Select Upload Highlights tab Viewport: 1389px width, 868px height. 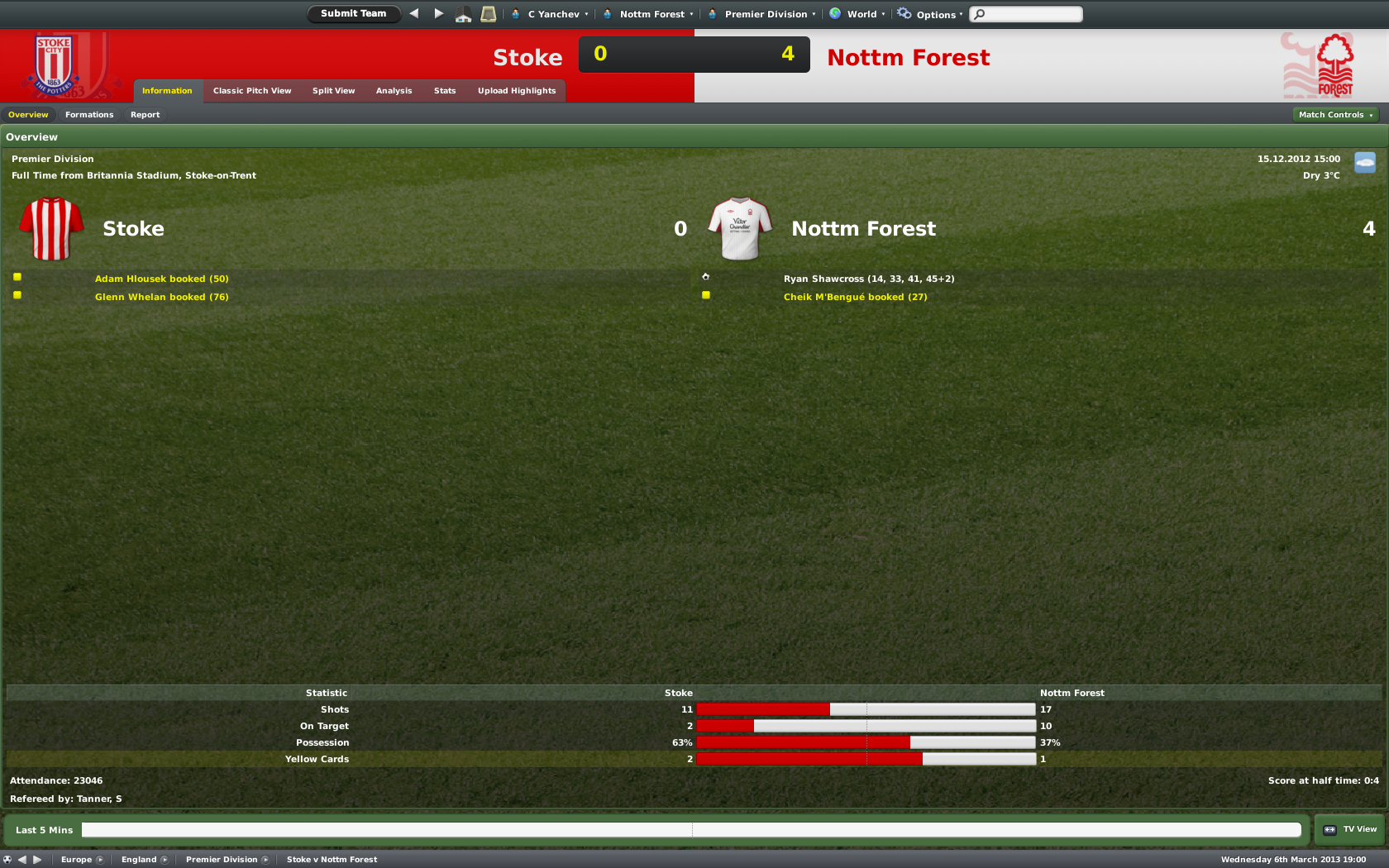(517, 91)
